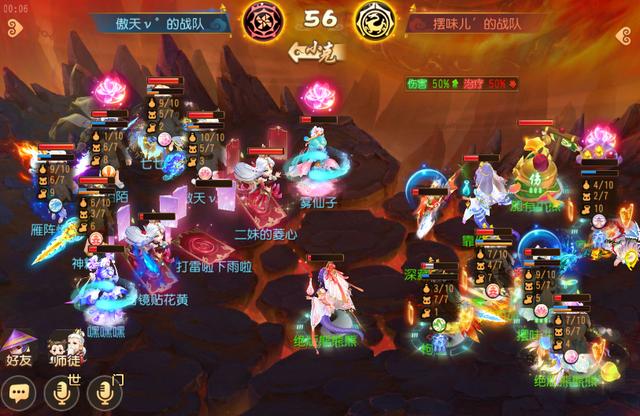The image size is (640, 416).
Task: Activate the 门 guild voice microphone
Action: (x=104, y=390)
